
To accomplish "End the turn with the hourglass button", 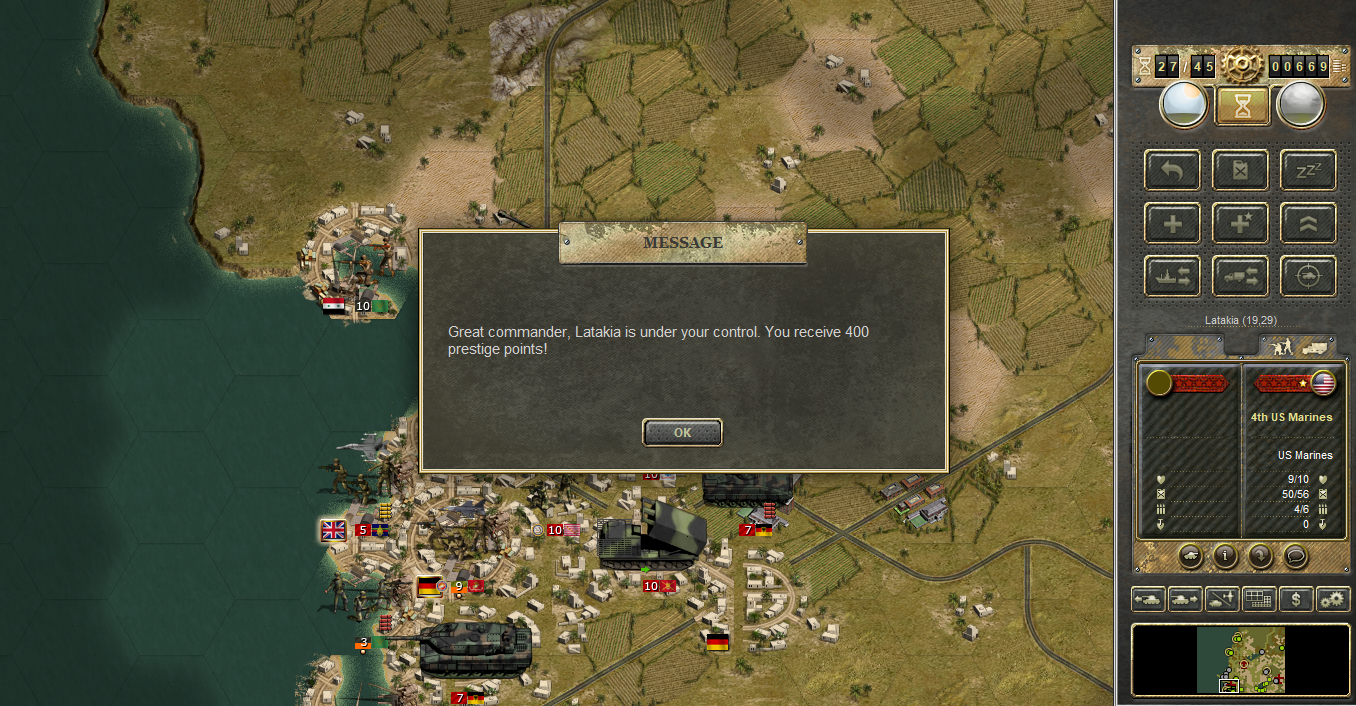I will point(1242,106).
